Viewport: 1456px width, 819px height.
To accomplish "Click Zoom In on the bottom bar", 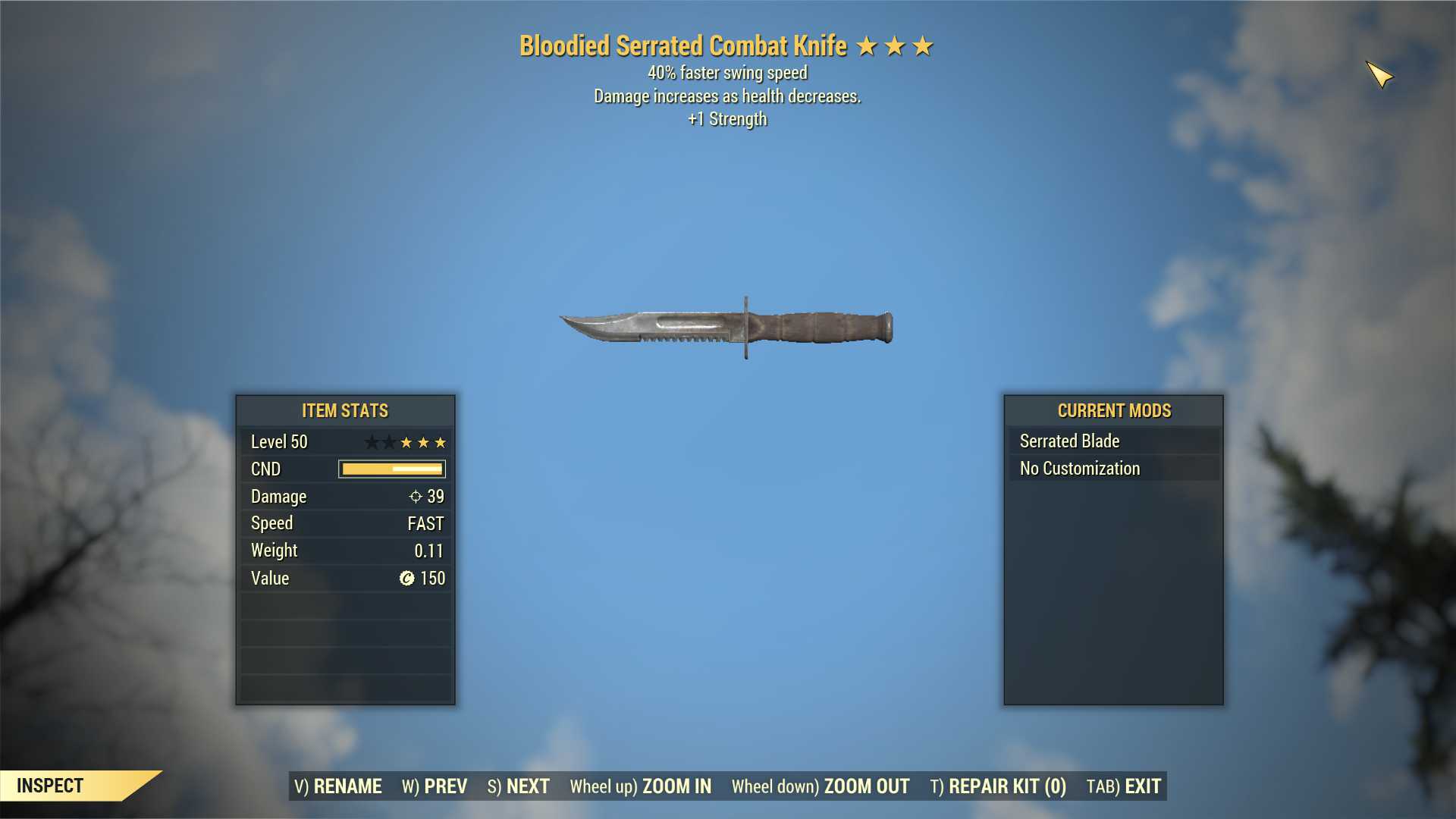I will (x=641, y=786).
